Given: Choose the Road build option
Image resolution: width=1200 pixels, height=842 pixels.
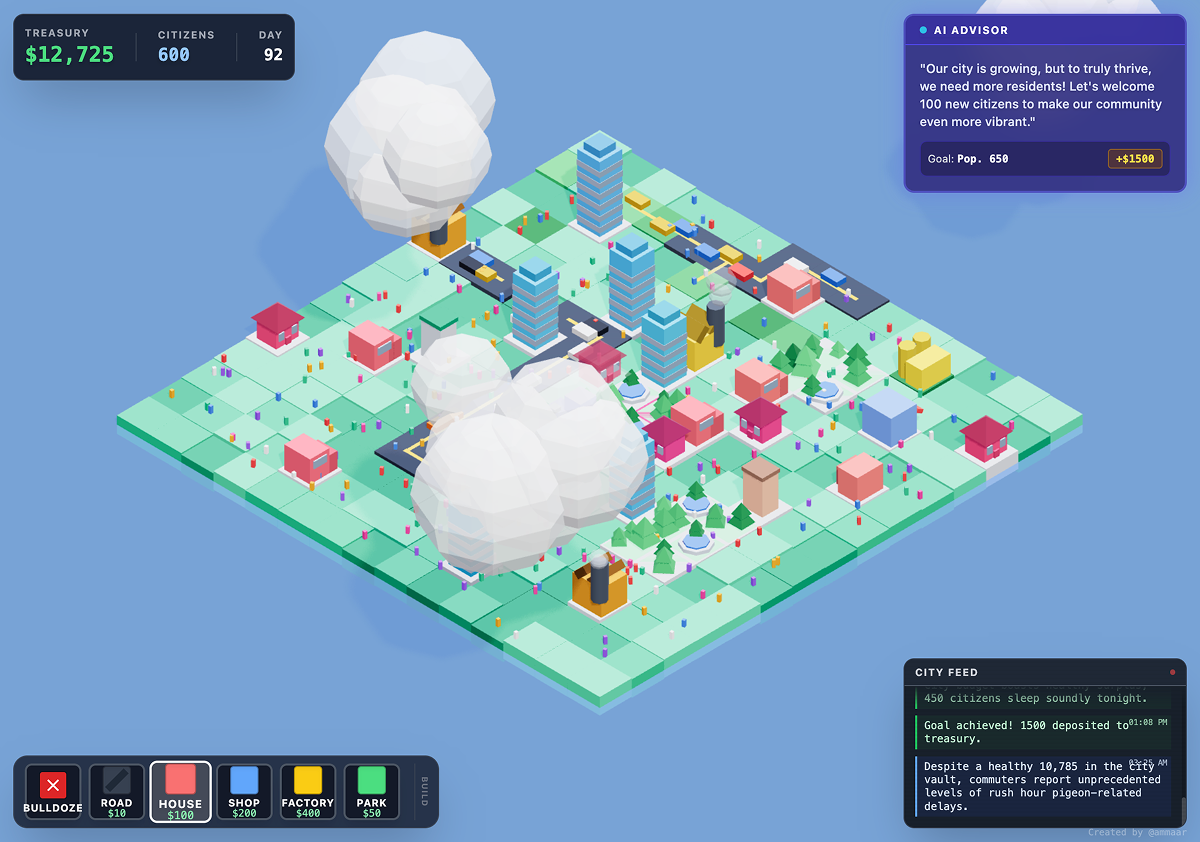Looking at the screenshot, I should coord(116,792).
